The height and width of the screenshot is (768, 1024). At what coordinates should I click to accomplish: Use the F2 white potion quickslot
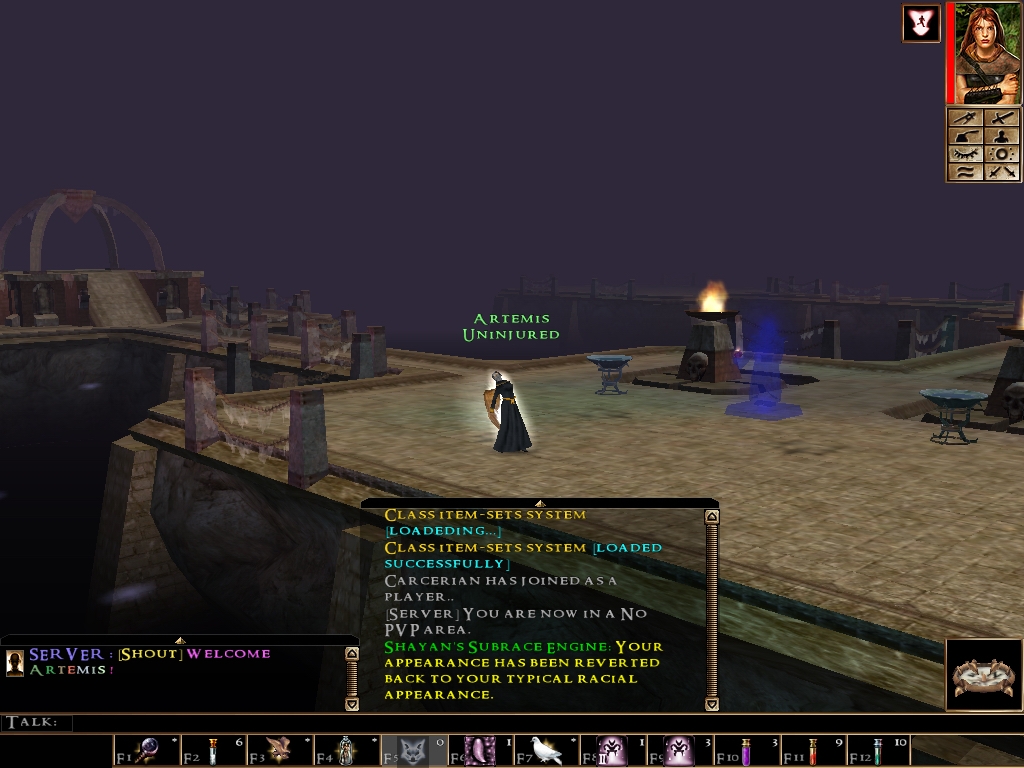pos(212,750)
